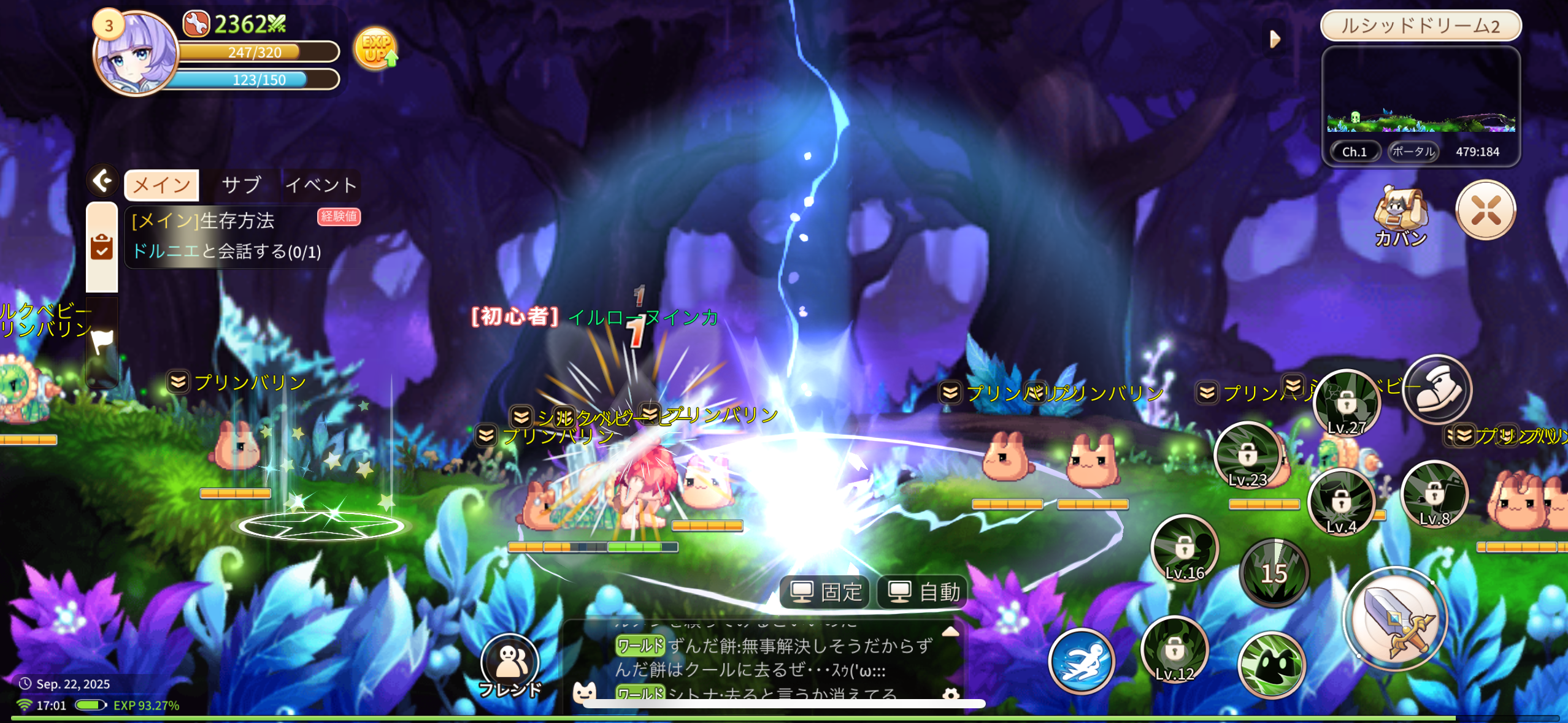Viewport: 1568px width, 723px height.
Task: Use the sword basic attack button
Action: click(x=1396, y=619)
